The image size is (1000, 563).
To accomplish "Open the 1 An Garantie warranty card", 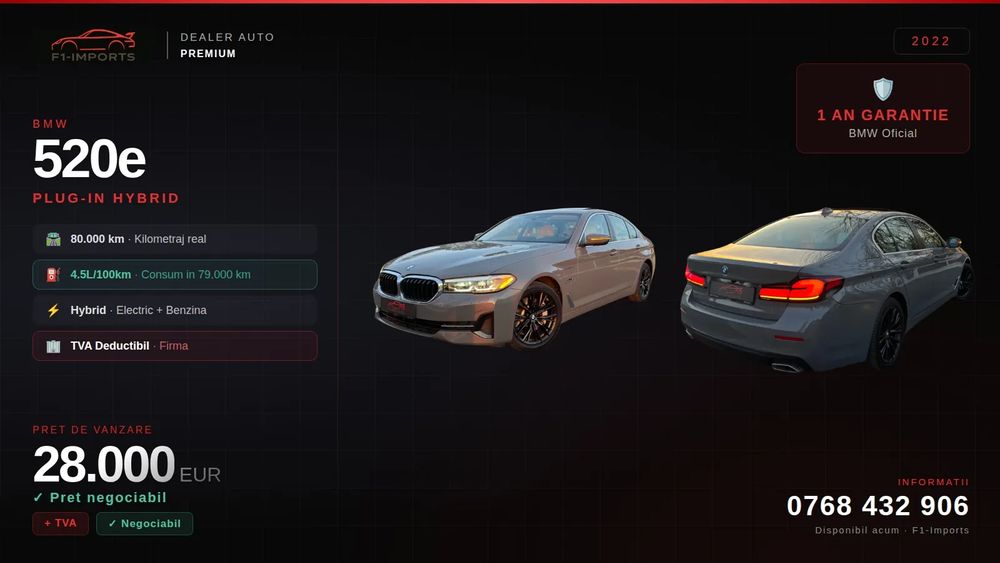I will (x=882, y=109).
